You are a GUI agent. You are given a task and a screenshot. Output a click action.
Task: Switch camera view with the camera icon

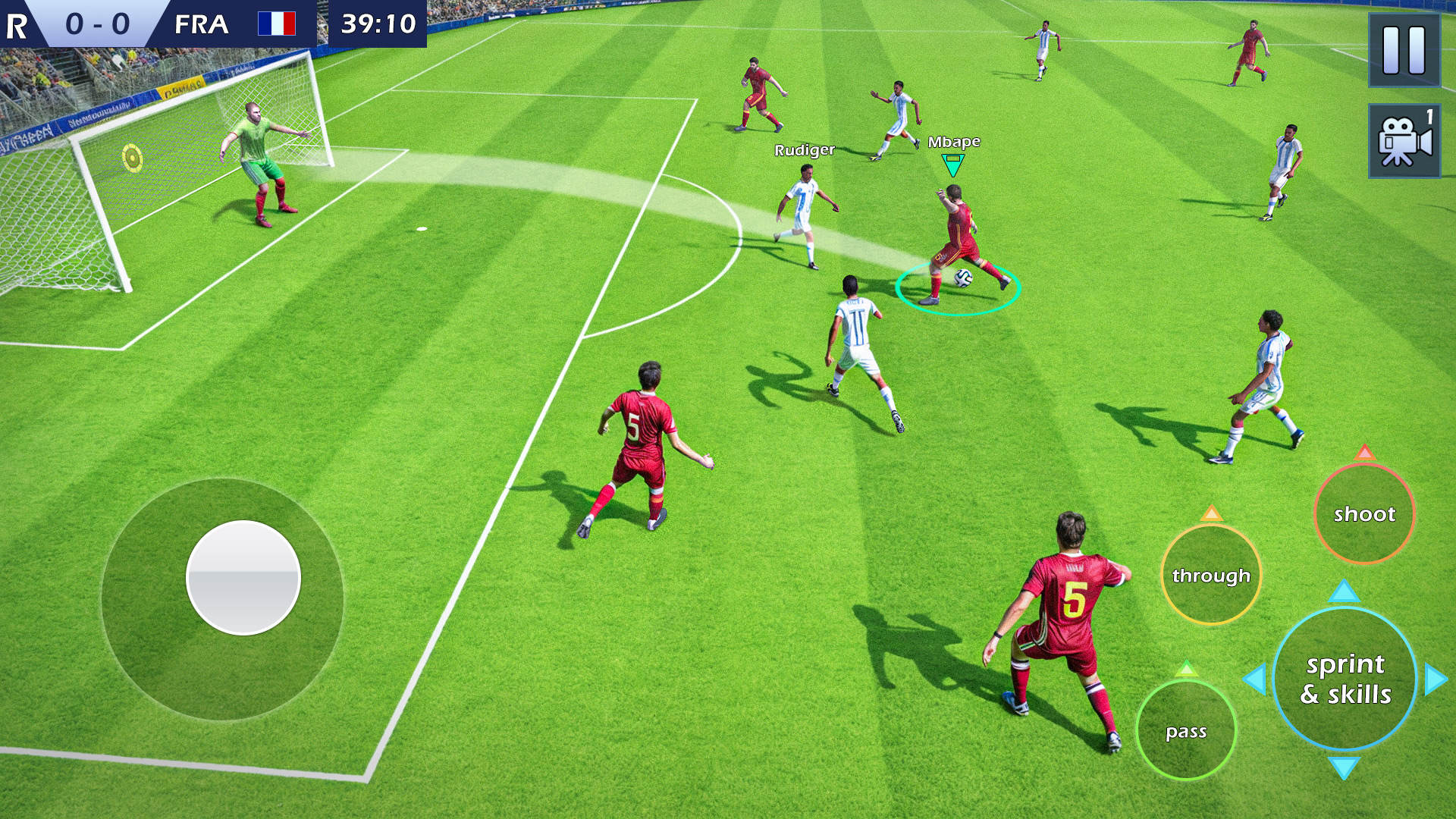[1404, 141]
